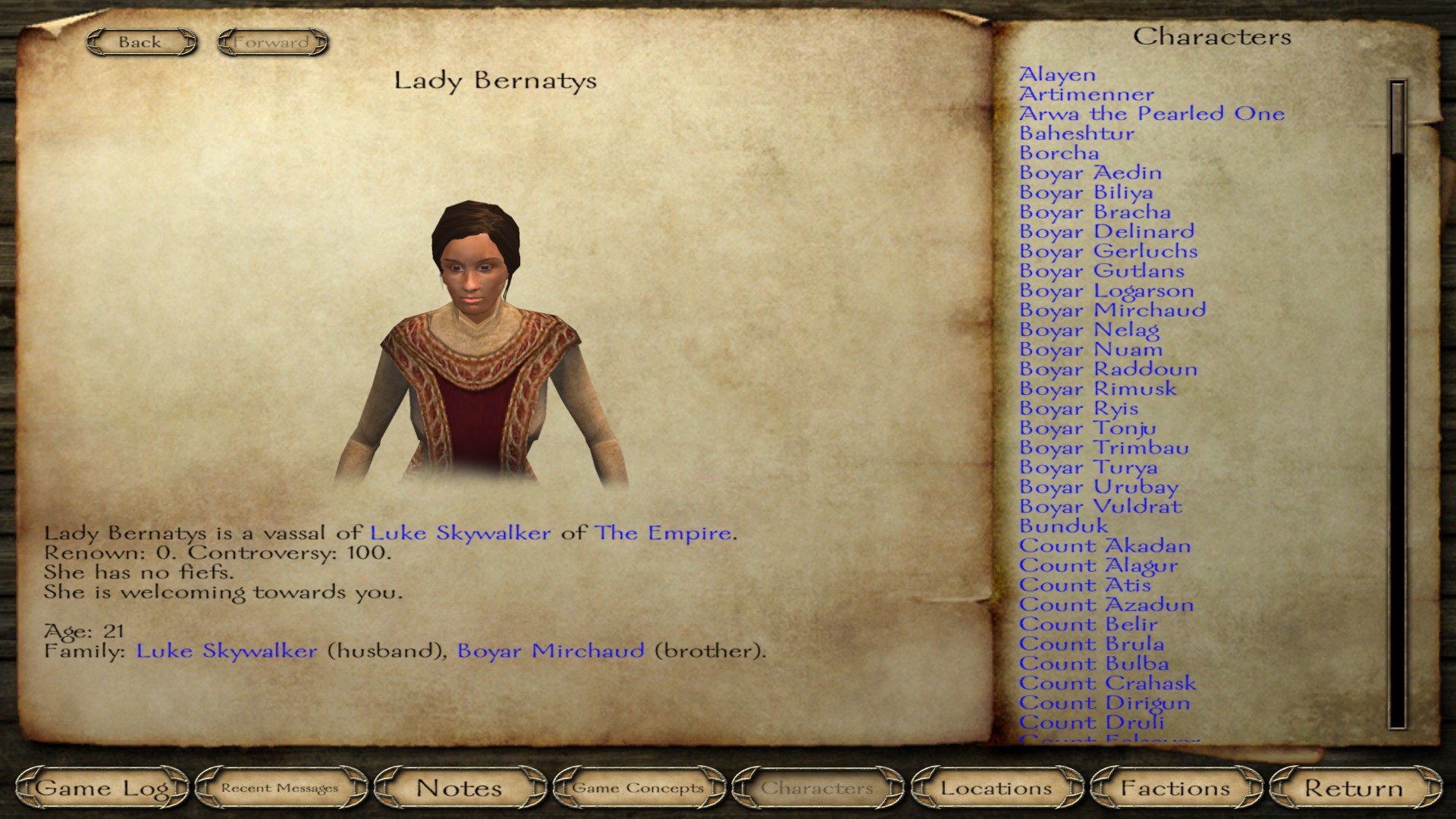The width and height of the screenshot is (1456, 819).
Task: Select Count Crahask in the list
Action: [x=1107, y=683]
